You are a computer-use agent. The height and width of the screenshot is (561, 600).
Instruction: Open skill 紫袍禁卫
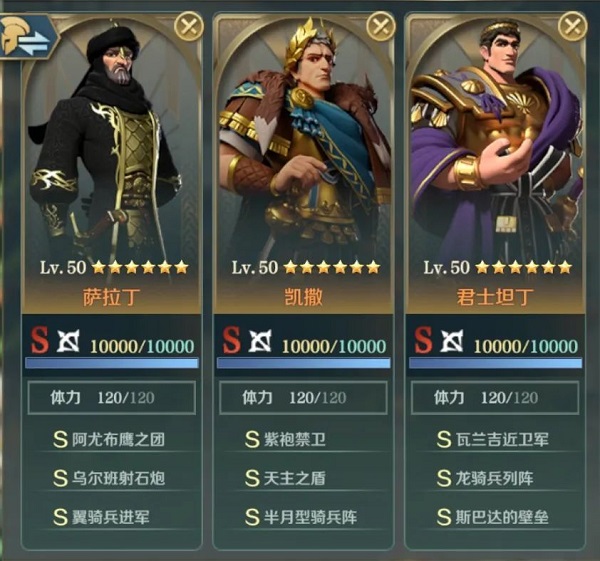pos(302,438)
